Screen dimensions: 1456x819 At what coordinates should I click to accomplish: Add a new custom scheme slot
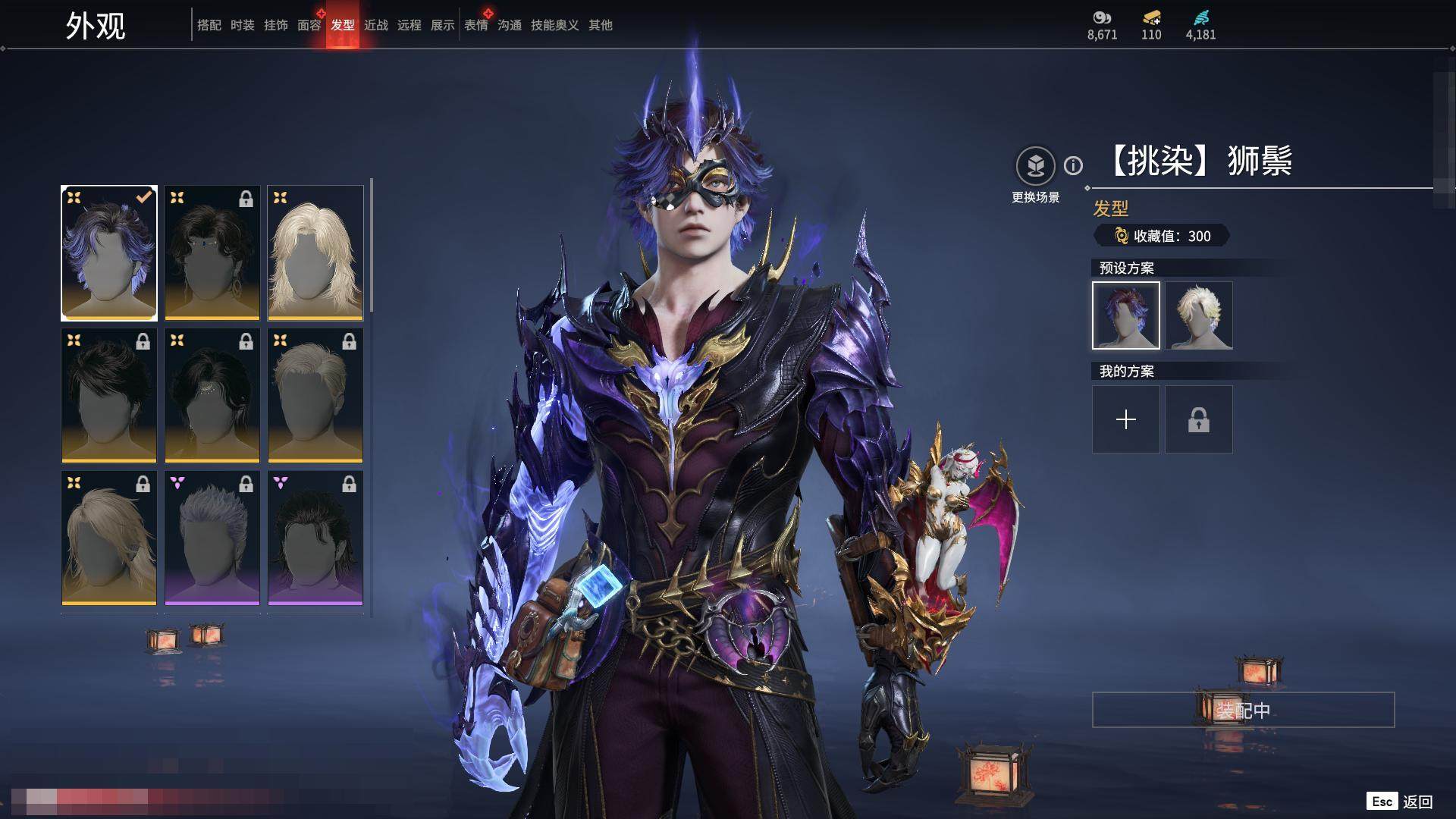click(1125, 419)
